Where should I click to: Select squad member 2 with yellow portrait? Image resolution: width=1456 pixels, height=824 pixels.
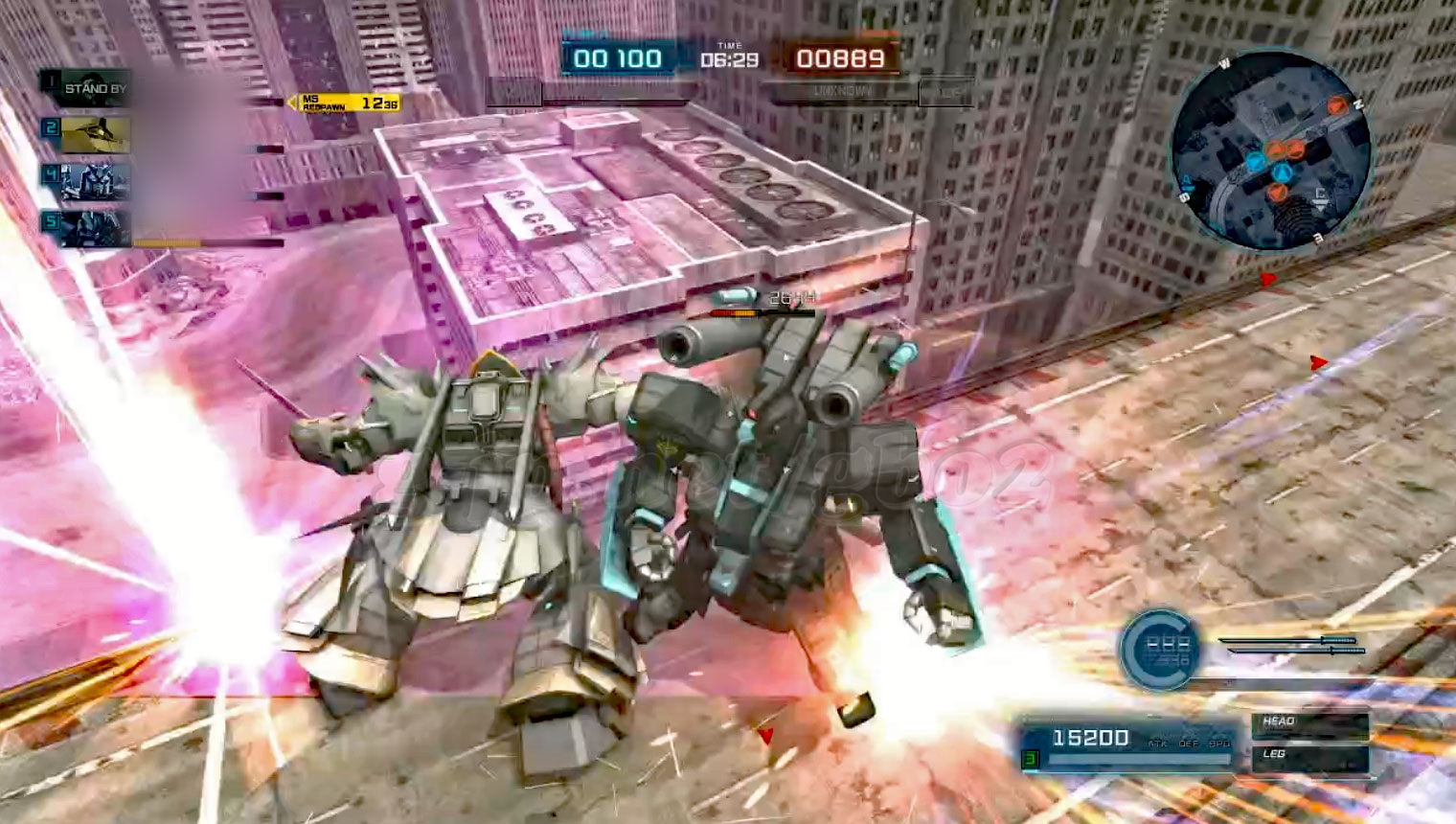coord(95,134)
